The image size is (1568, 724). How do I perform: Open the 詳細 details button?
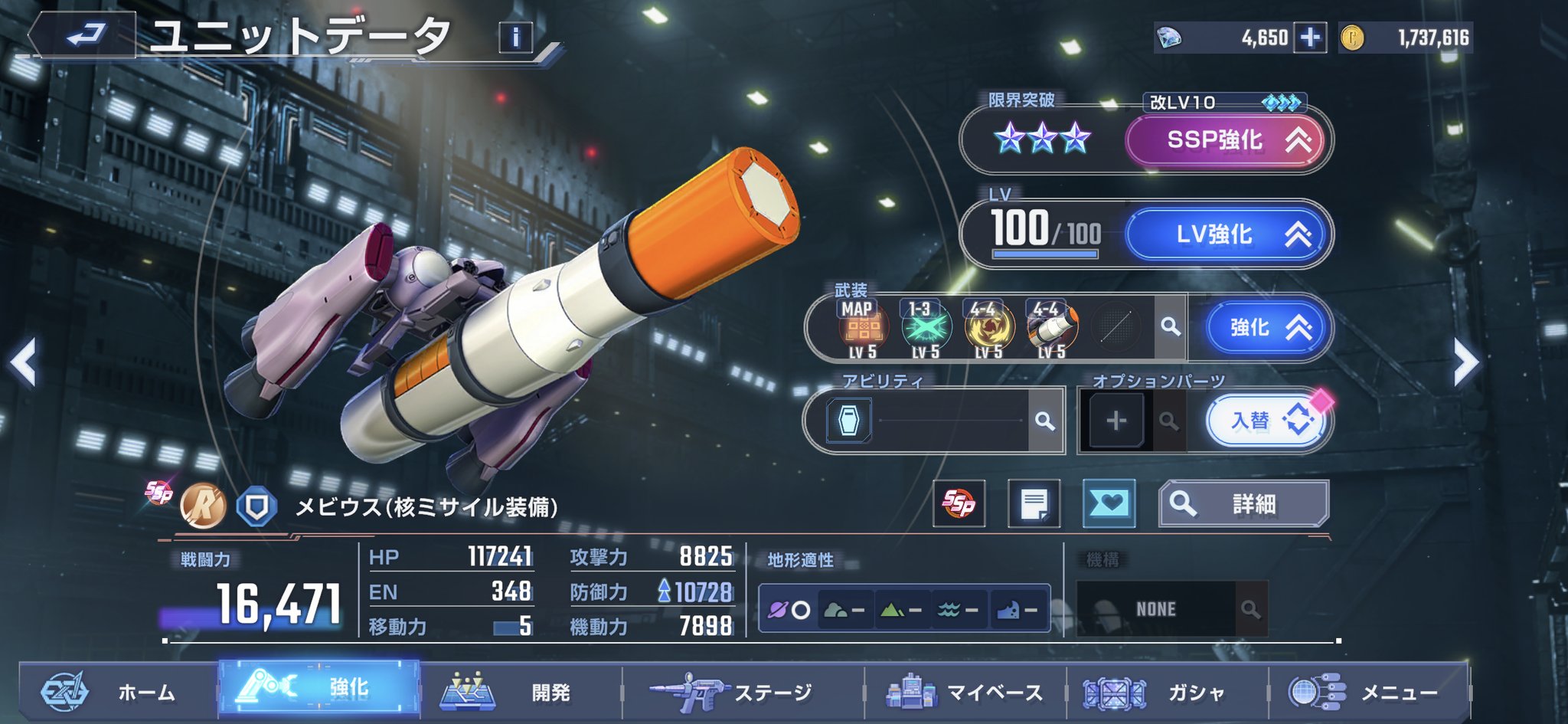tap(1243, 504)
